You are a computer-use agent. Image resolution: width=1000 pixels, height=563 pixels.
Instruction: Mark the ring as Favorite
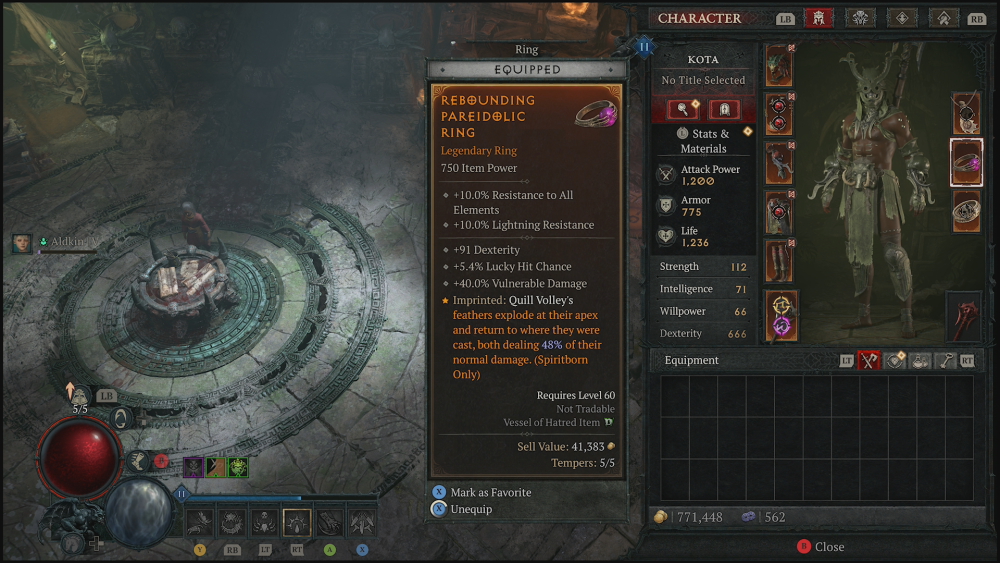490,492
